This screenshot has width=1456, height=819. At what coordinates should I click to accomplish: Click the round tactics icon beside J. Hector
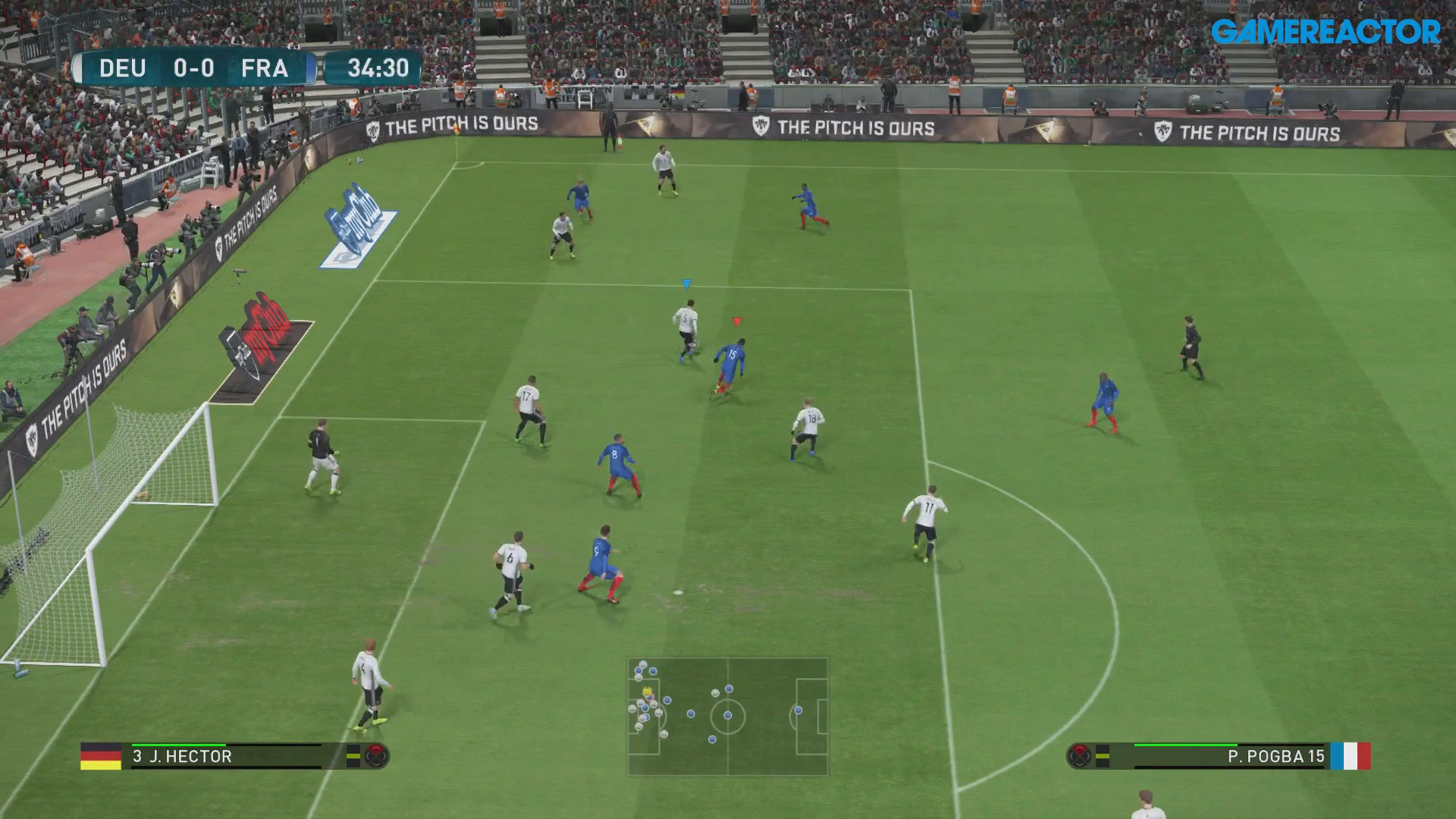[377, 756]
